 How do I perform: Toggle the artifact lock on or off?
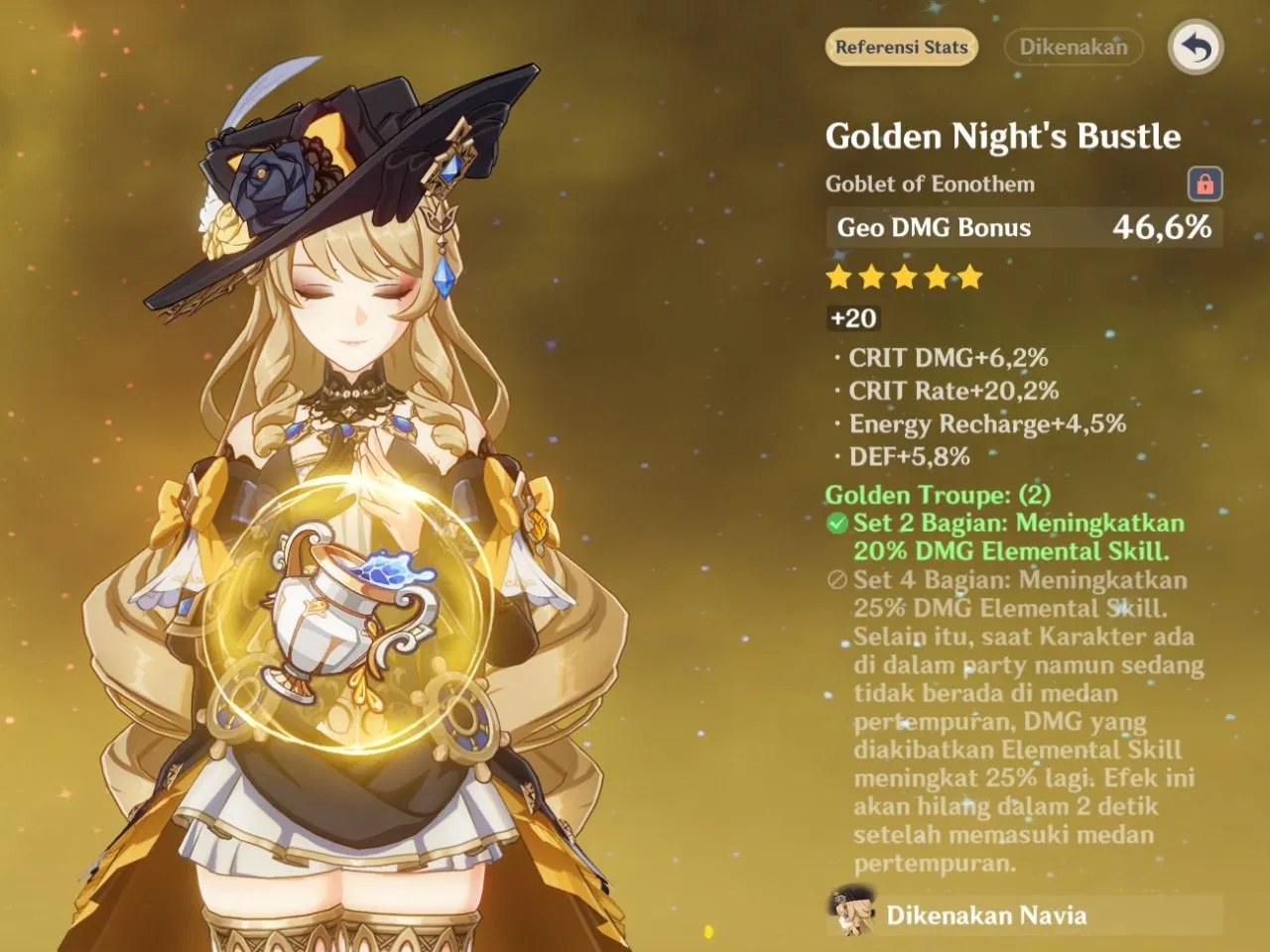pos(1206,183)
